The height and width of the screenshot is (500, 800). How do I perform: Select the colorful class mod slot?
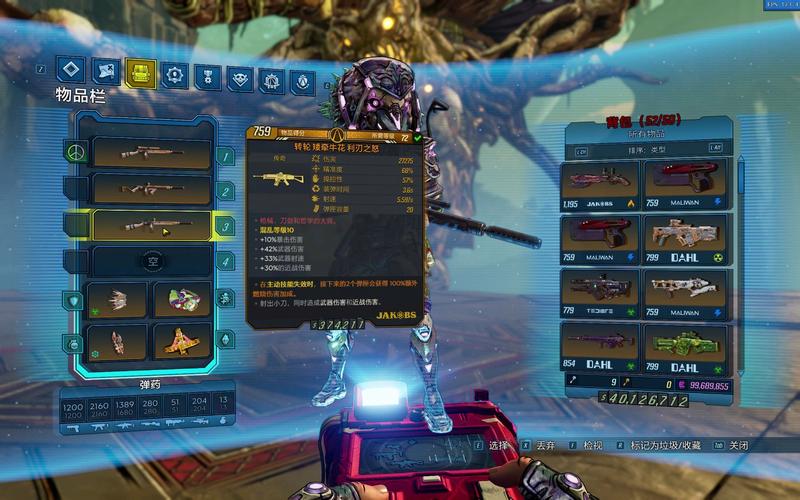(181, 299)
